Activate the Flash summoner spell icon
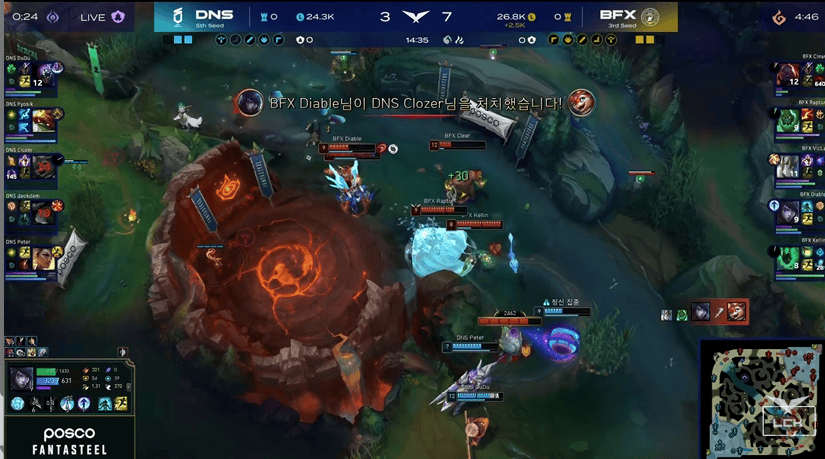Screen dimensions: 825x459 [120, 403]
